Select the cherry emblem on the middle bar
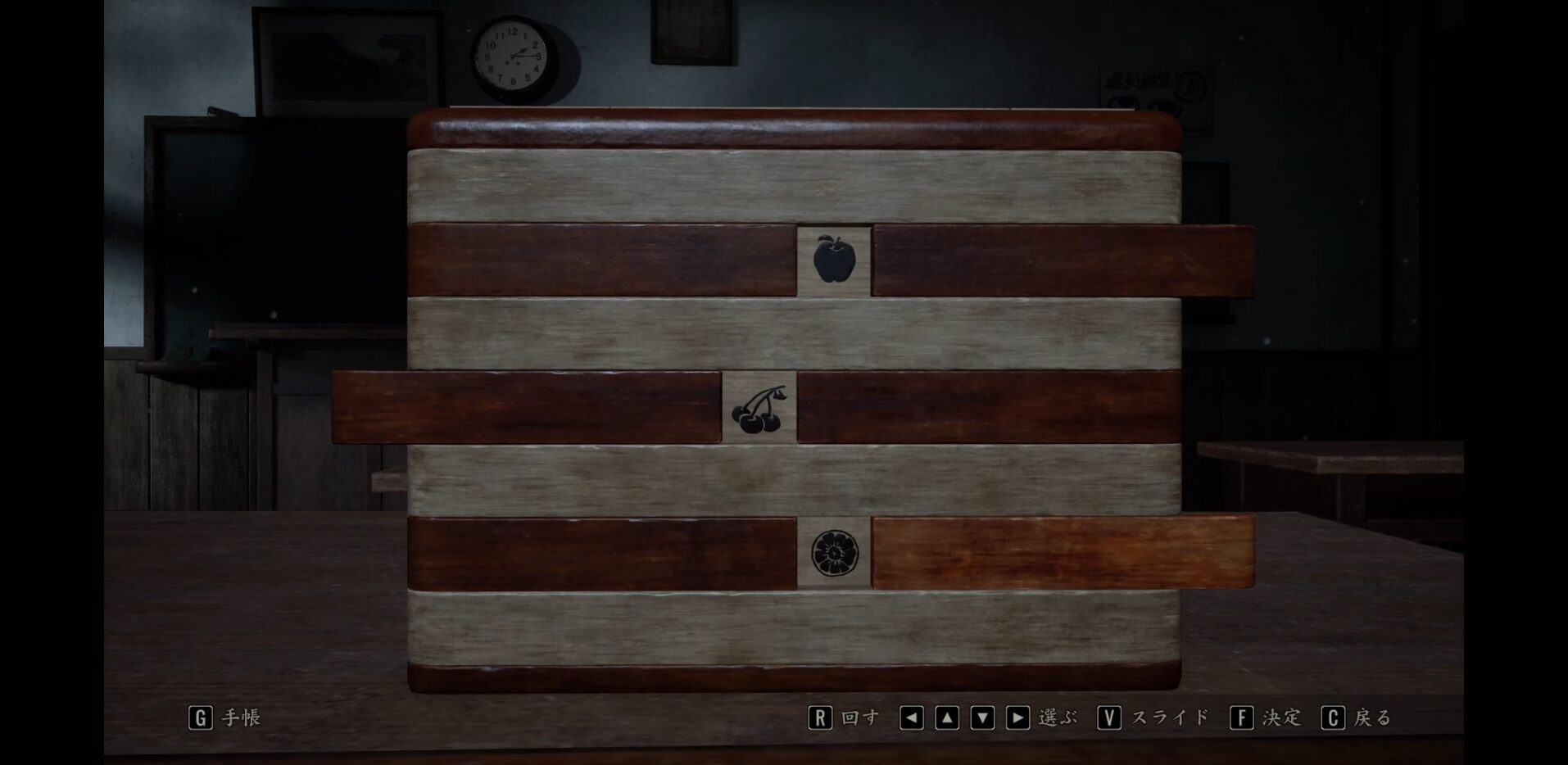This screenshot has height=765, width=1568. [758, 410]
